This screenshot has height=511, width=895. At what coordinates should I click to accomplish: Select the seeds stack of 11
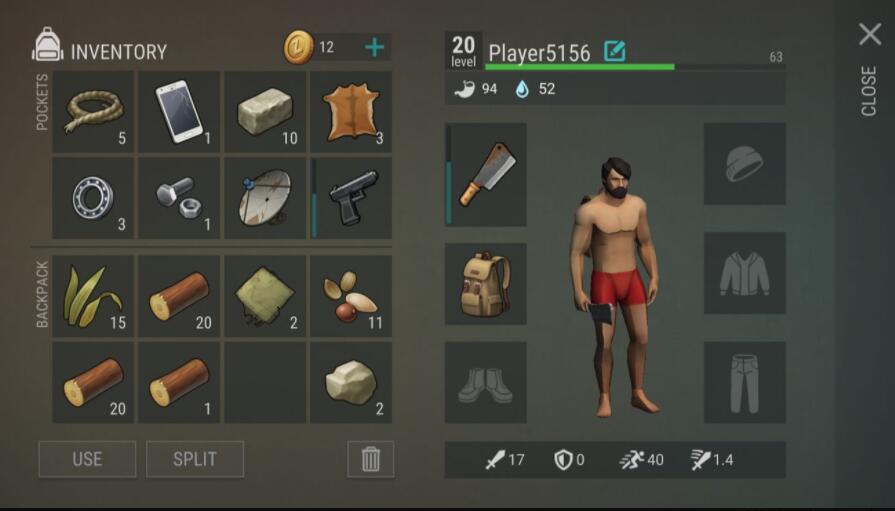(351, 296)
